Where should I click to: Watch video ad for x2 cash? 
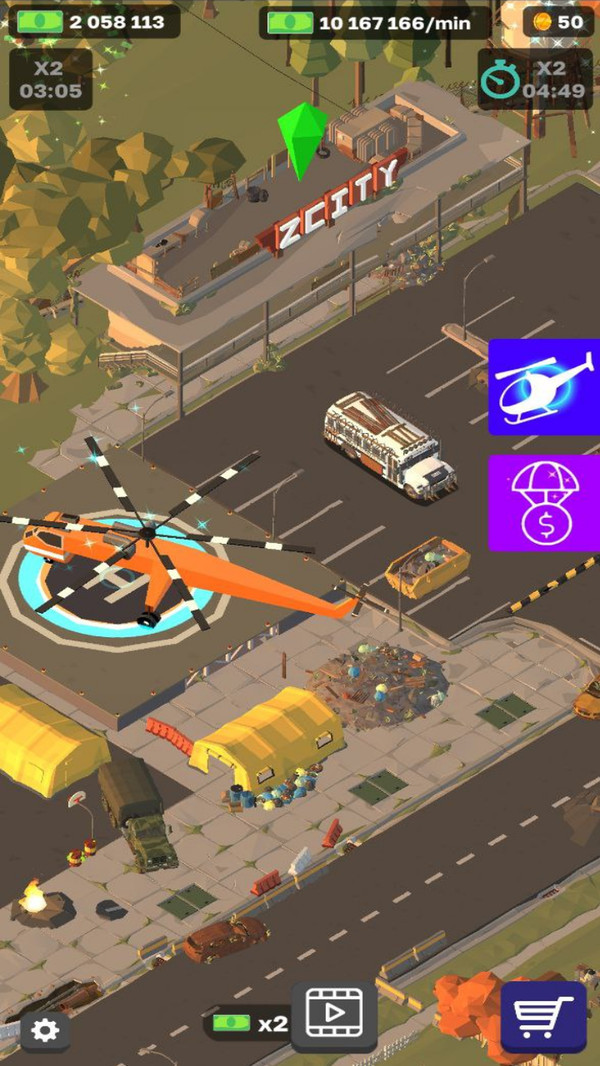334,1016
